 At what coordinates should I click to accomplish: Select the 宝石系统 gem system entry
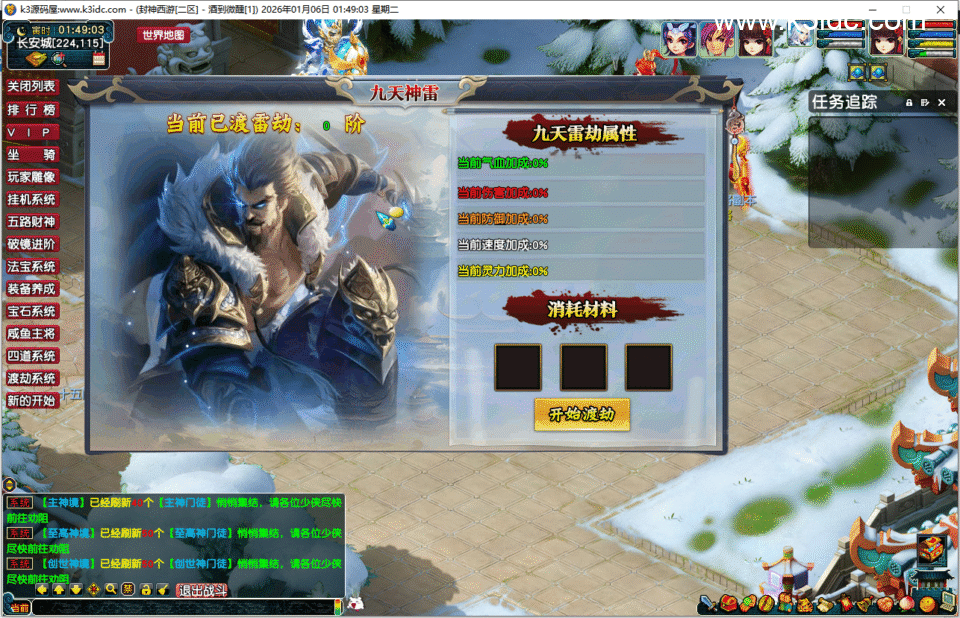[32, 312]
